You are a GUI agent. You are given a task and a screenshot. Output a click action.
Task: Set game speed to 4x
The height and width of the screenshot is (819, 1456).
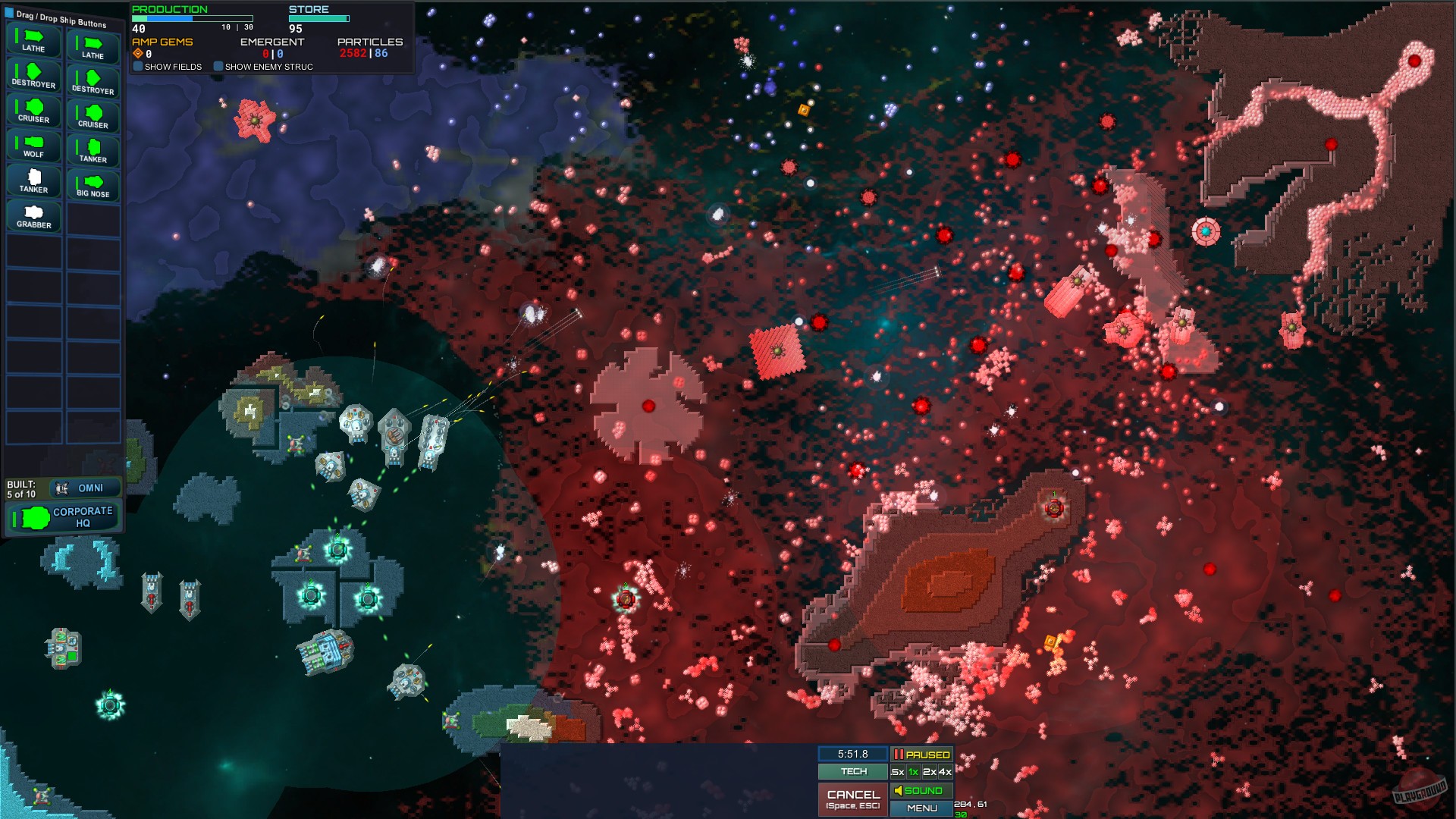[x=945, y=771]
